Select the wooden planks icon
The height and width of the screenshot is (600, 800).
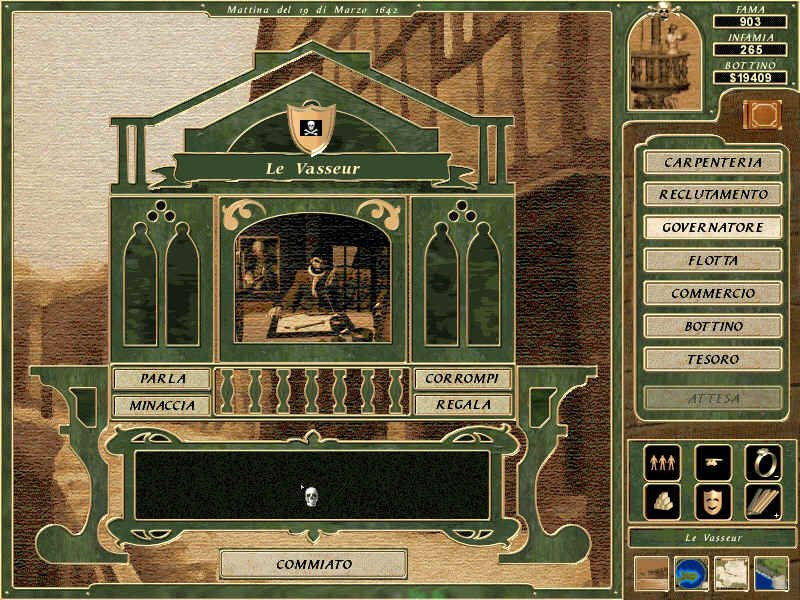click(763, 502)
